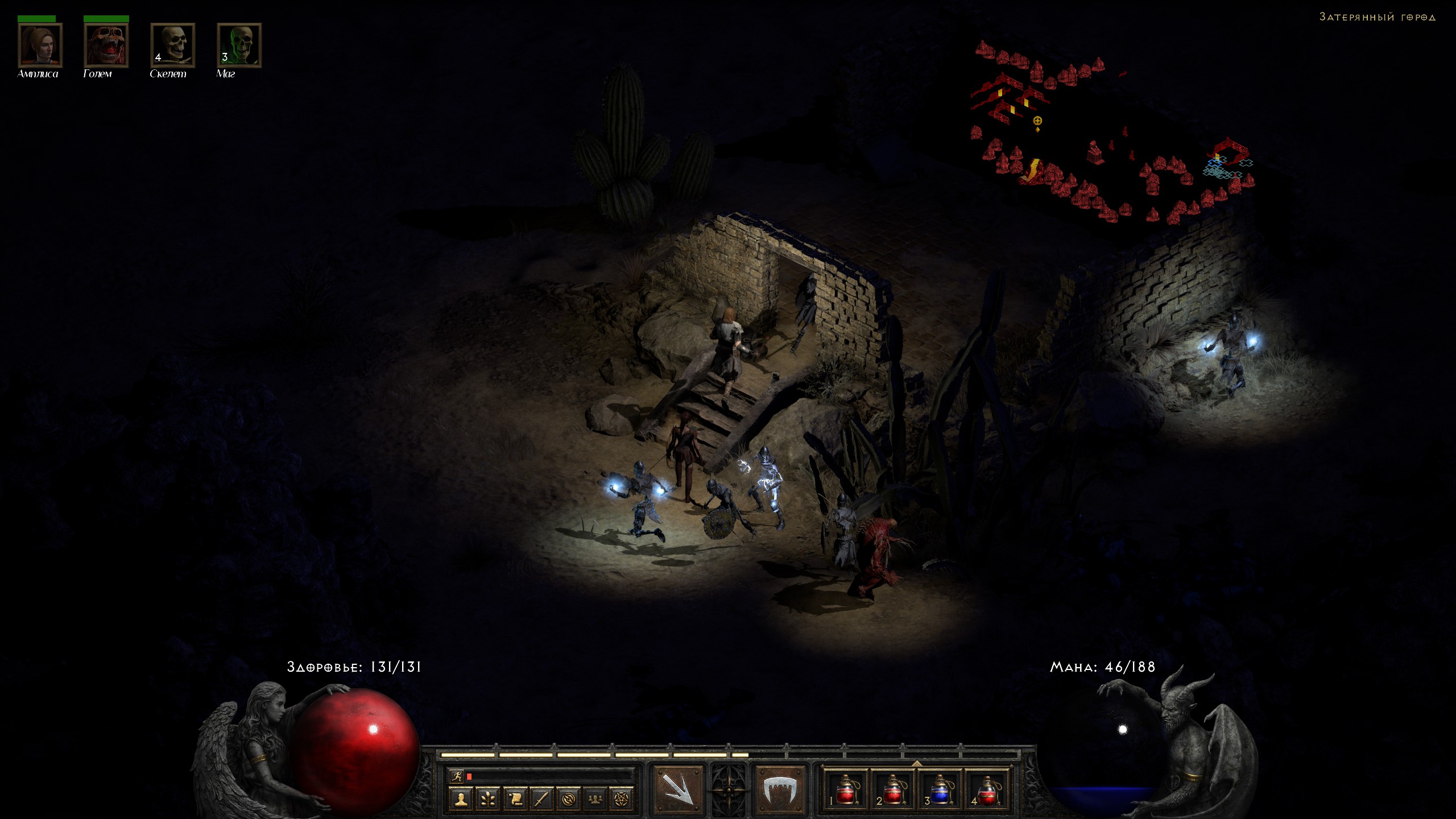Toggle the run/walk button
The height and width of the screenshot is (819, 1456).
click(456, 776)
